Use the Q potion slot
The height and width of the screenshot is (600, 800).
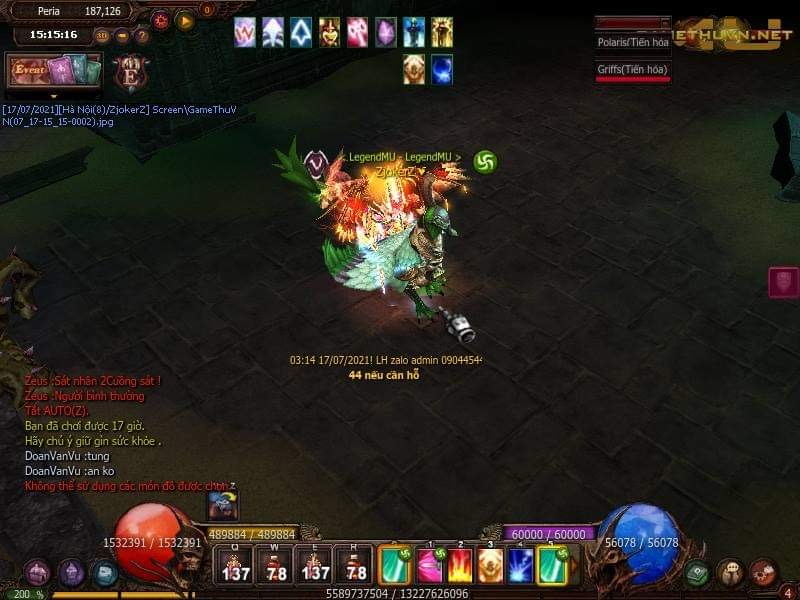click(x=236, y=565)
